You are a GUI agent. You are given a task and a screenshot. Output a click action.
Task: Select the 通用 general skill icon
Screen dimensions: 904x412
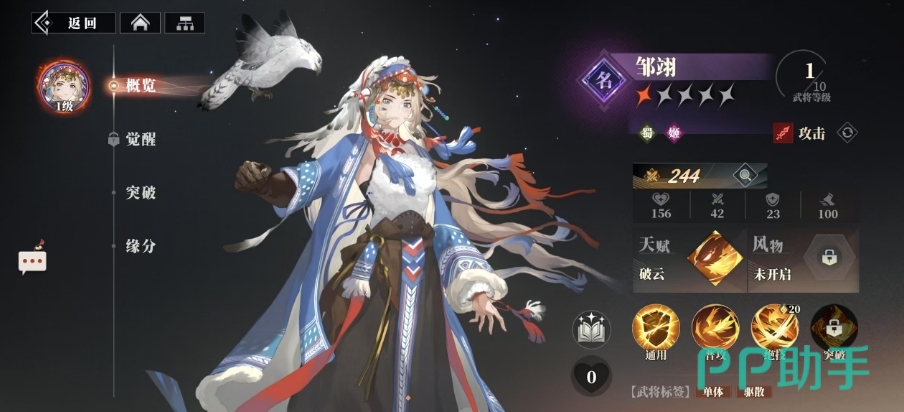[656, 328]
